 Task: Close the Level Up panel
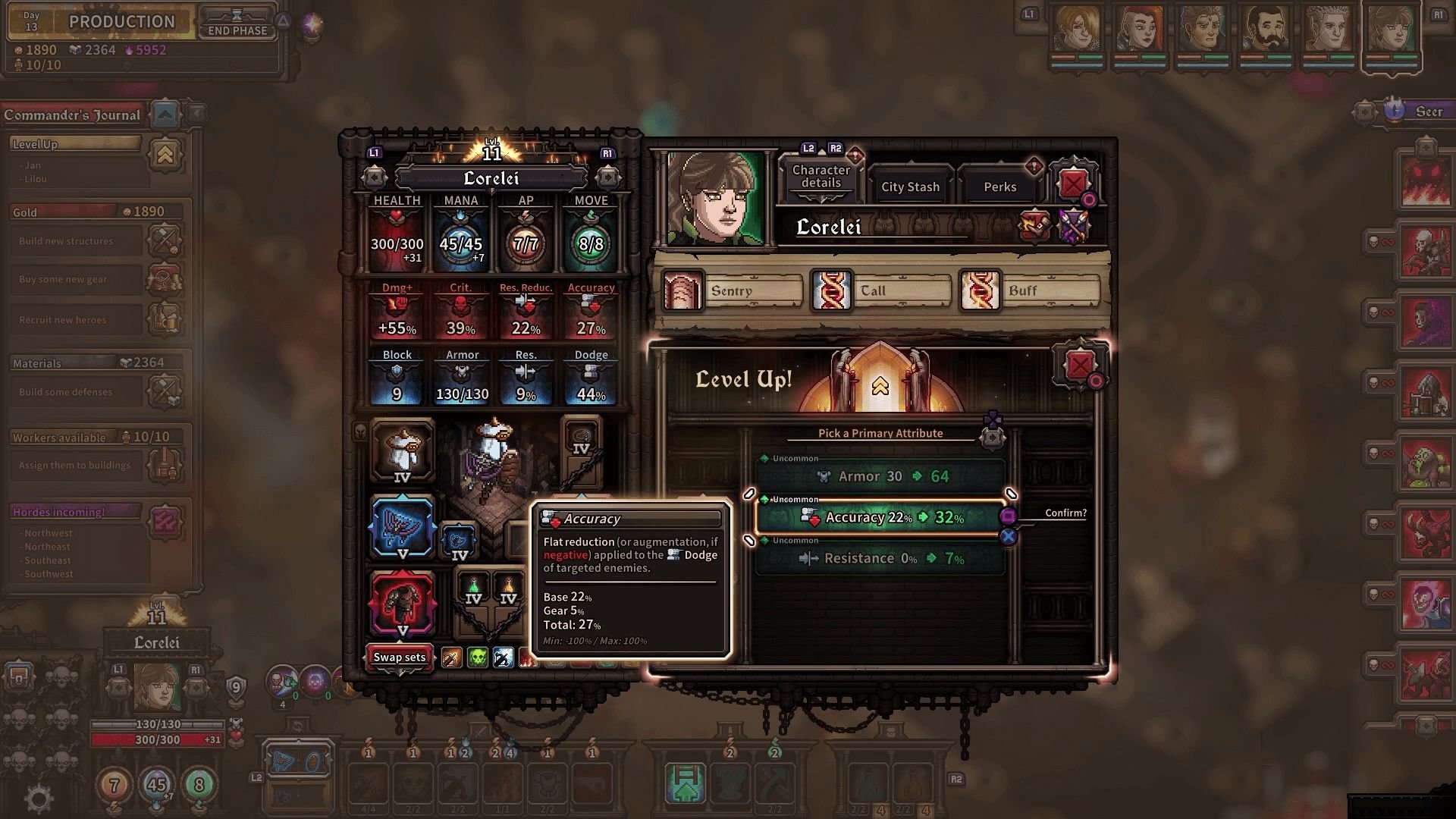click(x=1080, y=366)
